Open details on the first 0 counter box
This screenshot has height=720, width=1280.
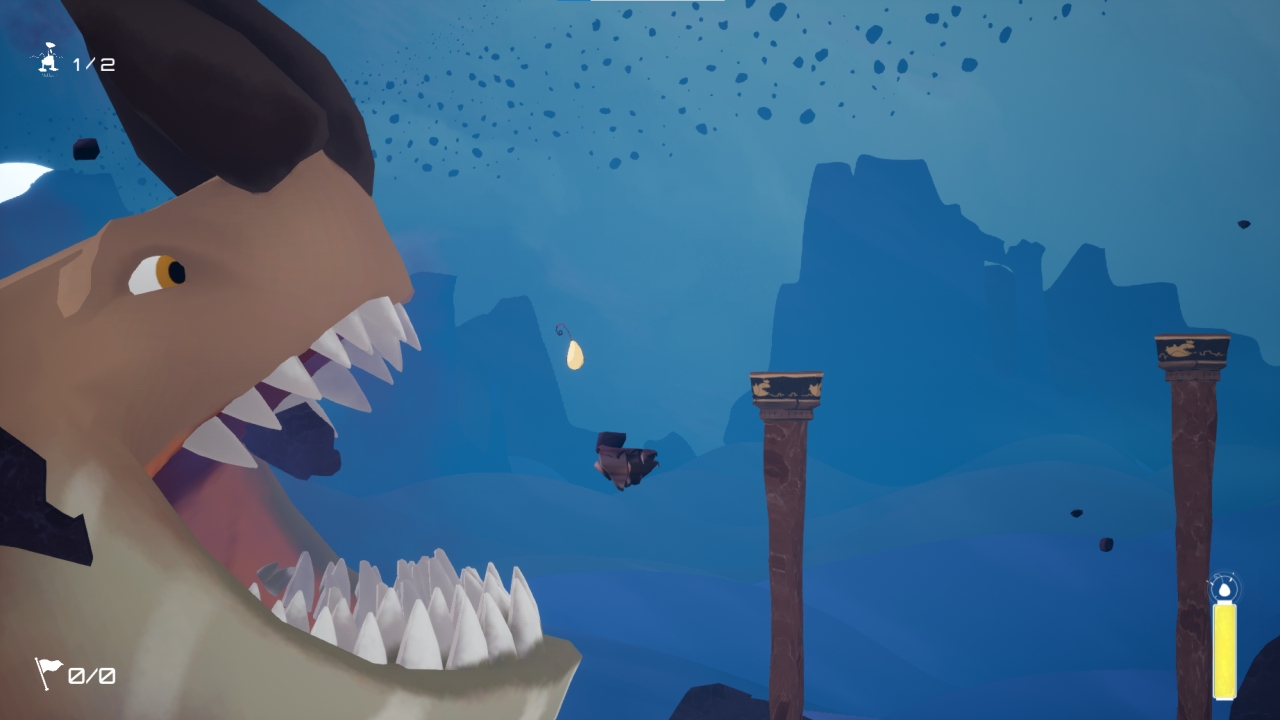[75, 676]
